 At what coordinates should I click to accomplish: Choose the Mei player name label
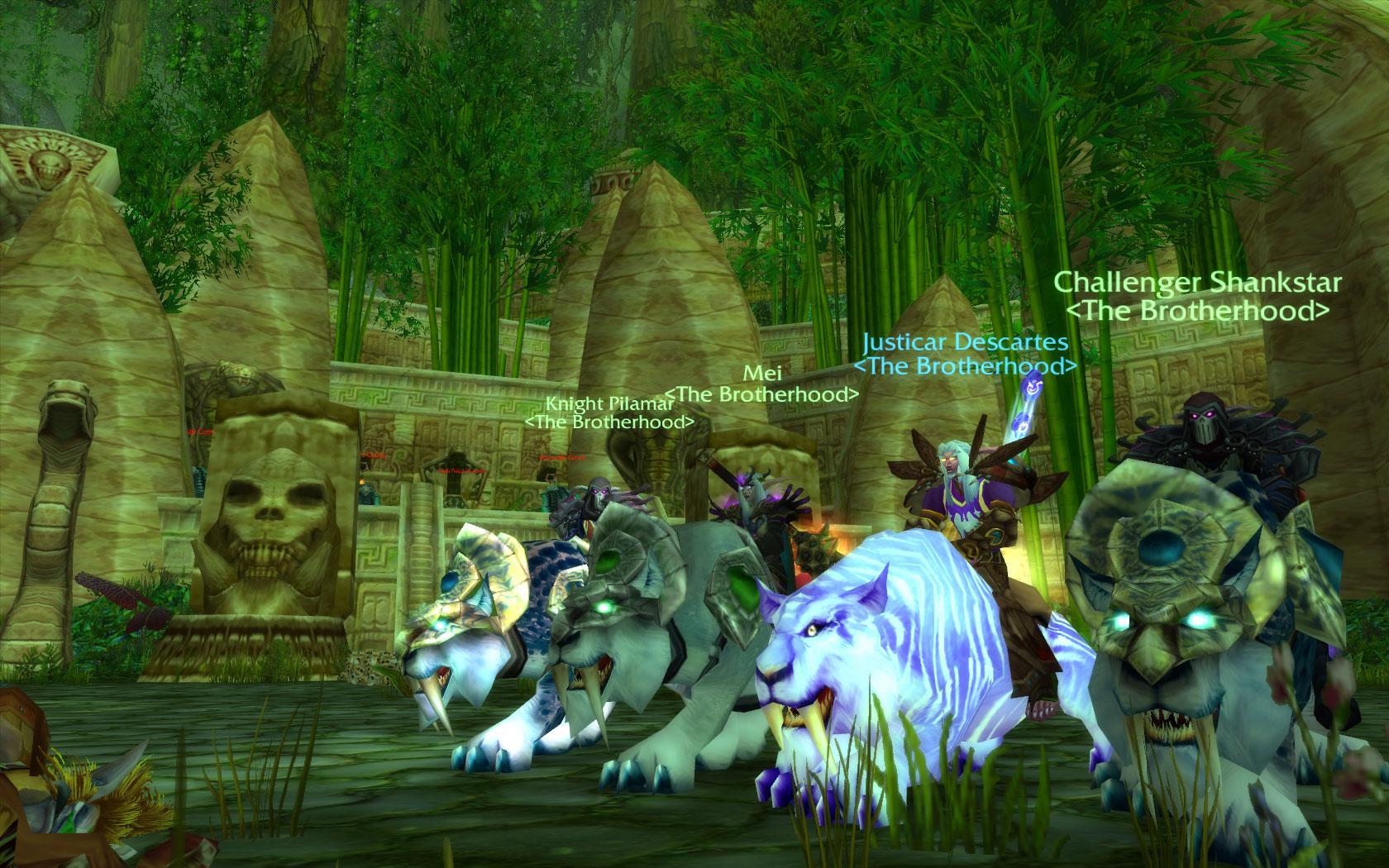click(762, 374)
